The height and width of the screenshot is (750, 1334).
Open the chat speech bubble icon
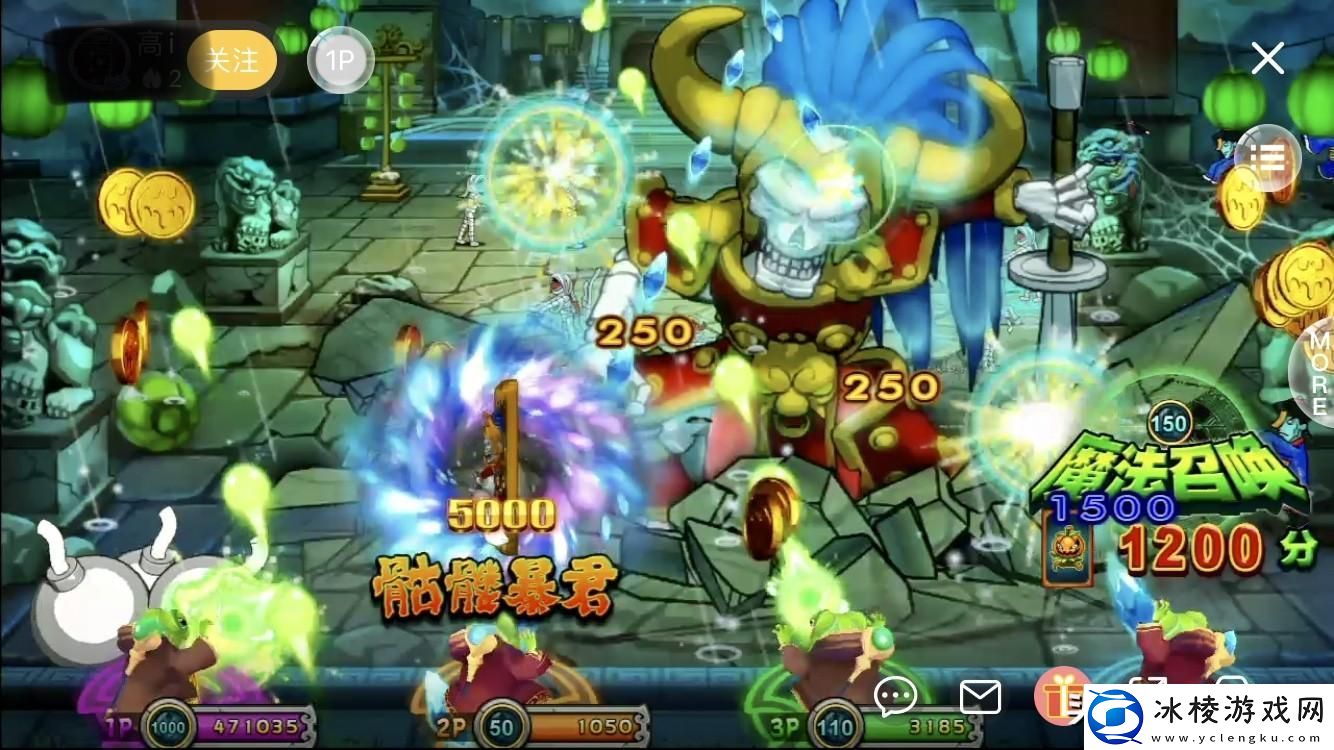[897, 696]
